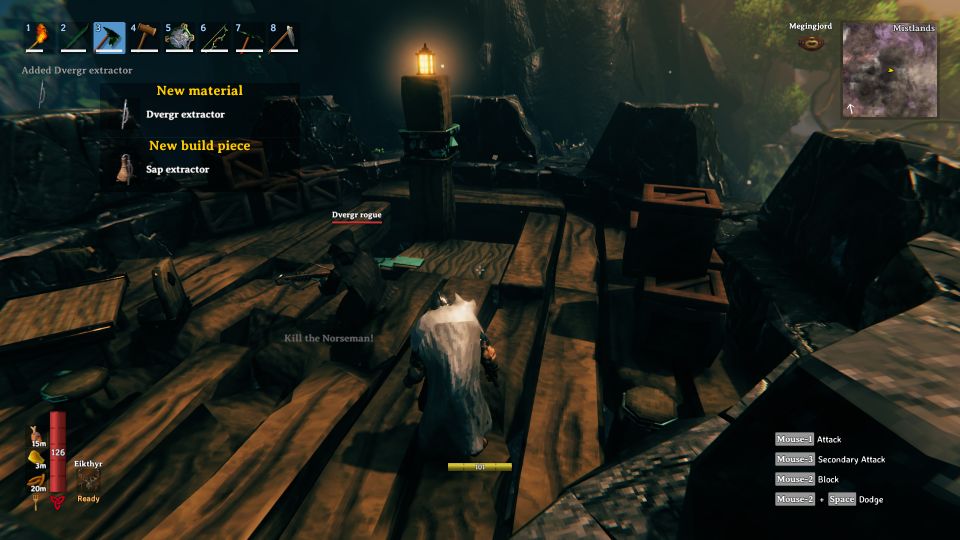The height and width of the screenshot is (540, 960).
Task: Click the Sap extractor build piece entry
Action: click(x=177, y=169)
